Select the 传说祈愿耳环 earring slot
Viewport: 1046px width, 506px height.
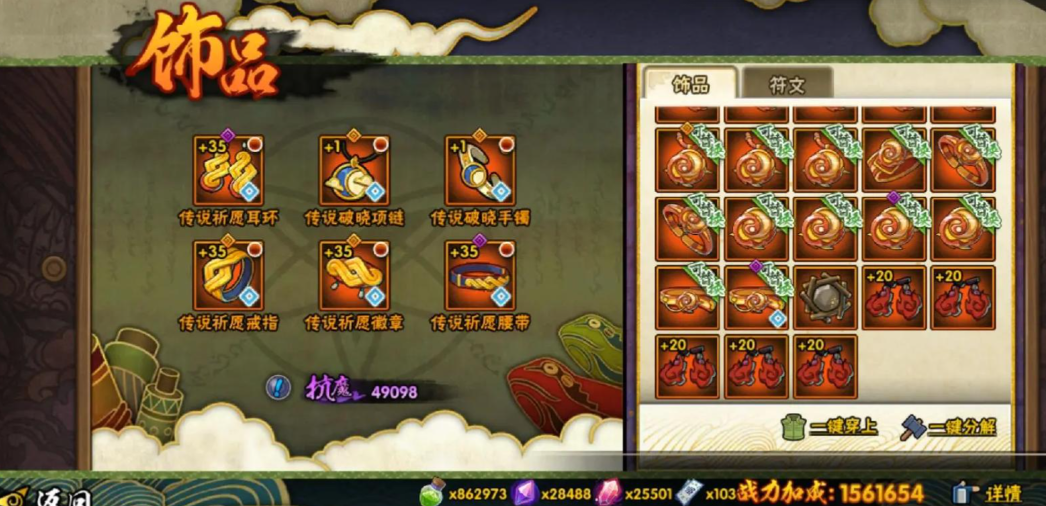[228, 171]
